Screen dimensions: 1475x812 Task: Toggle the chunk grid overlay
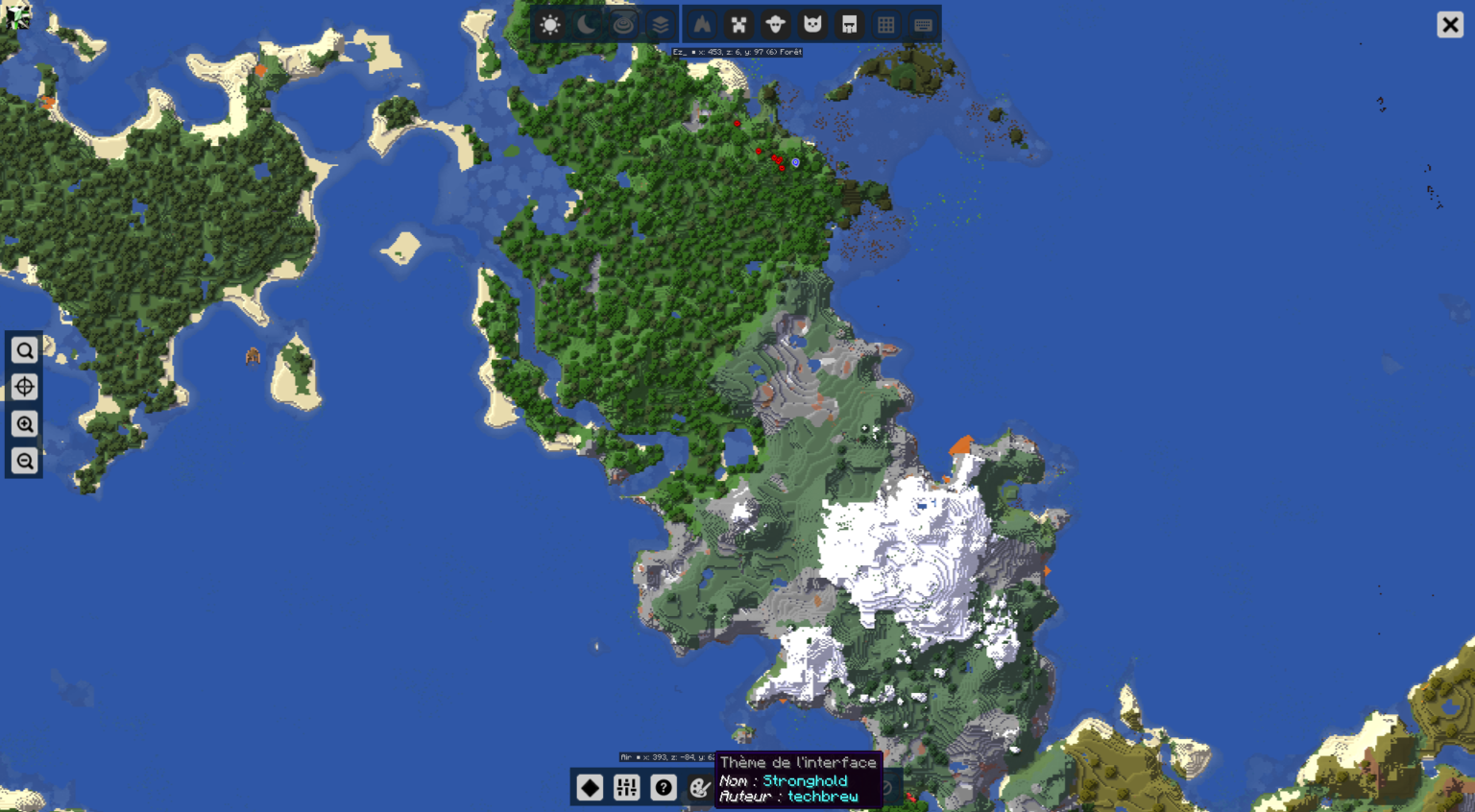pyautogui.click(x=885, y=24)
